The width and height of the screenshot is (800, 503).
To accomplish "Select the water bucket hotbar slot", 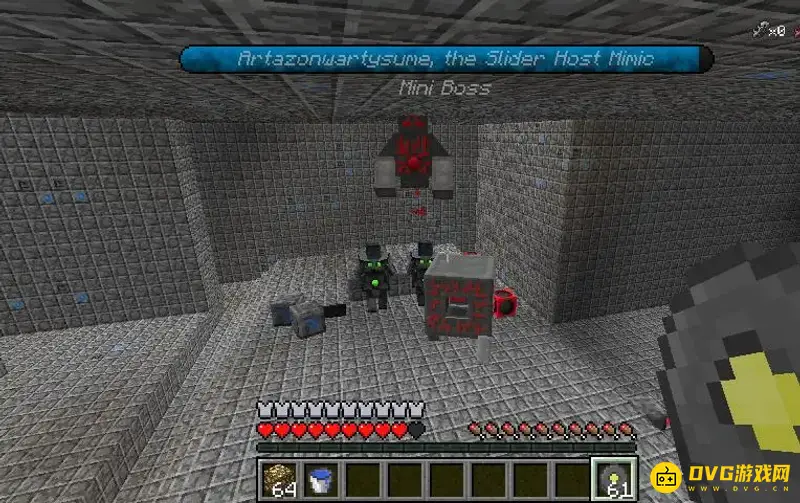I will (x=320, y=479).
